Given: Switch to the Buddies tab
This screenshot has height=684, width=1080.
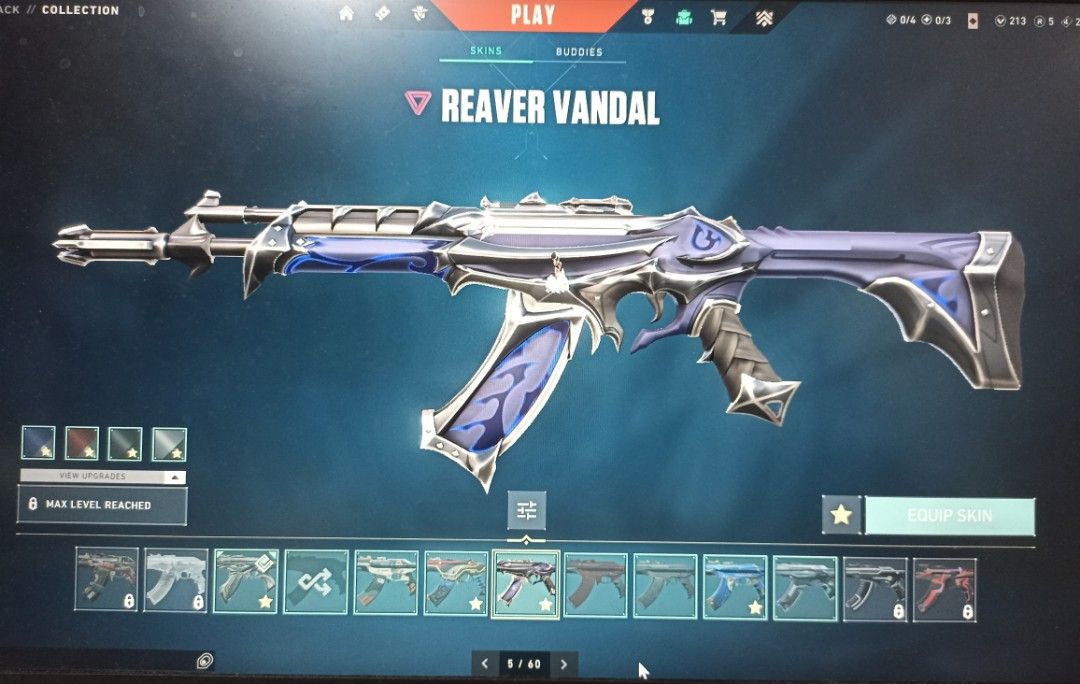Looking at the screenshot, I should 579,52.
